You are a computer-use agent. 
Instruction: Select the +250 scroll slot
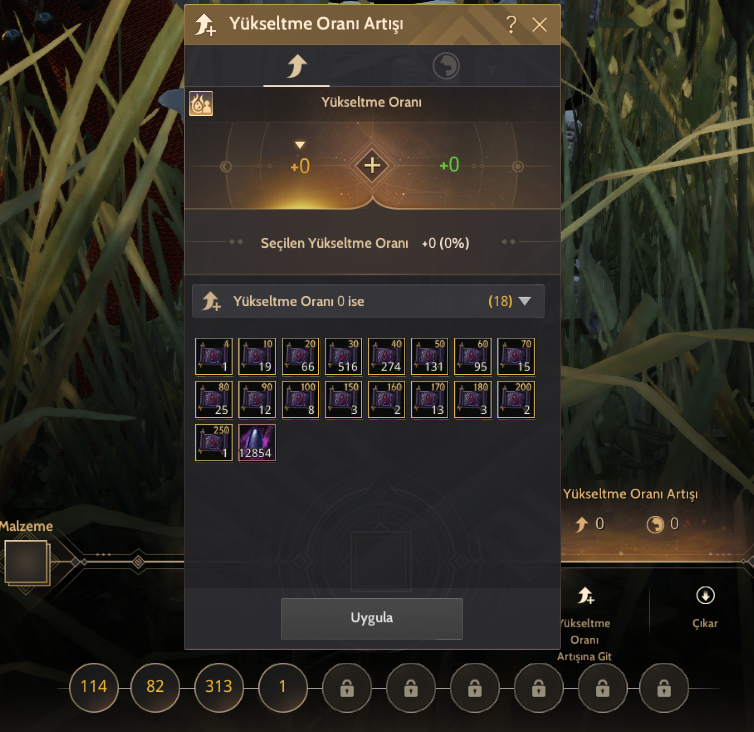tap(214, 443)
